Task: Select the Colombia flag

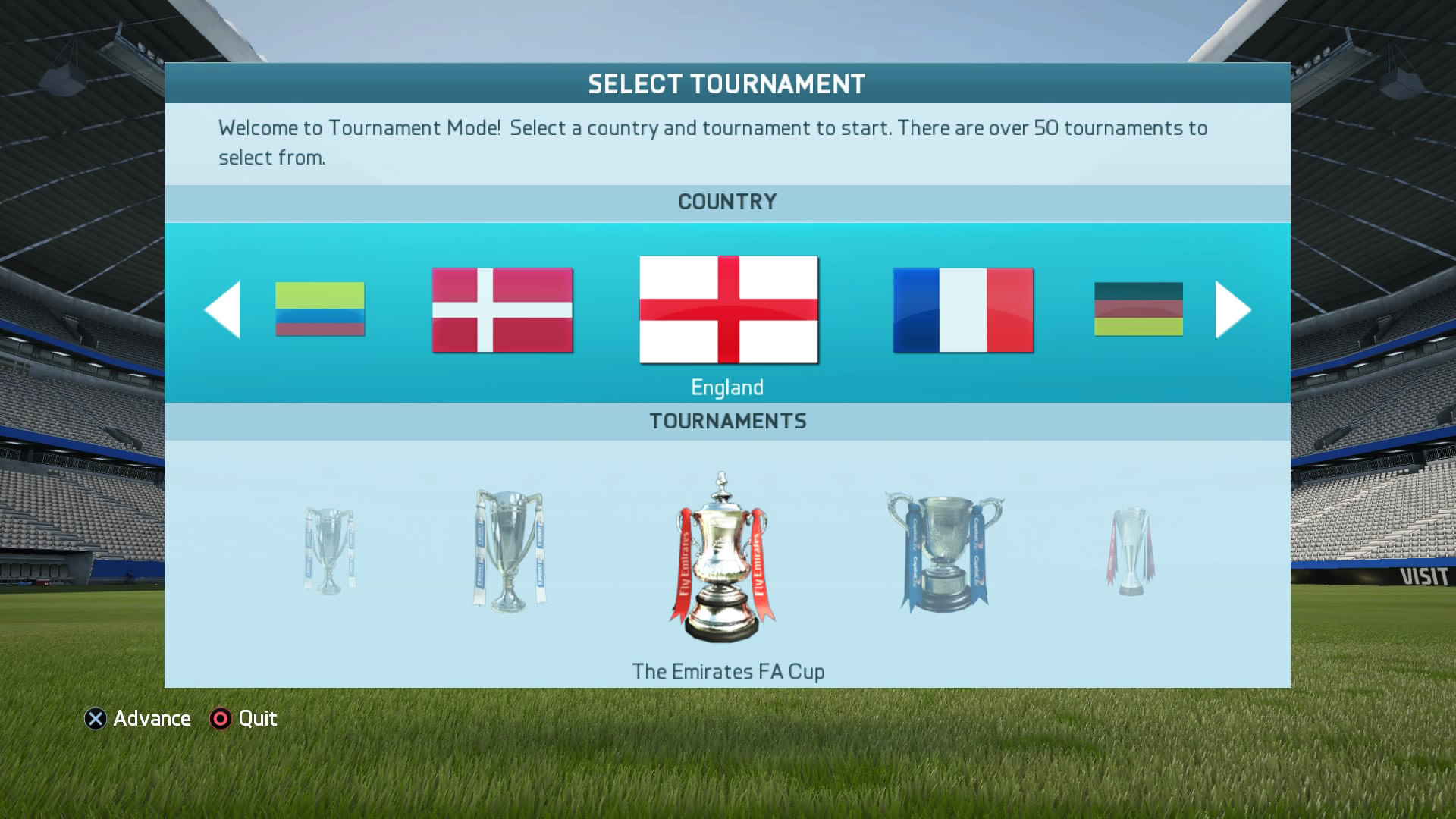Action: pos(320,309)
